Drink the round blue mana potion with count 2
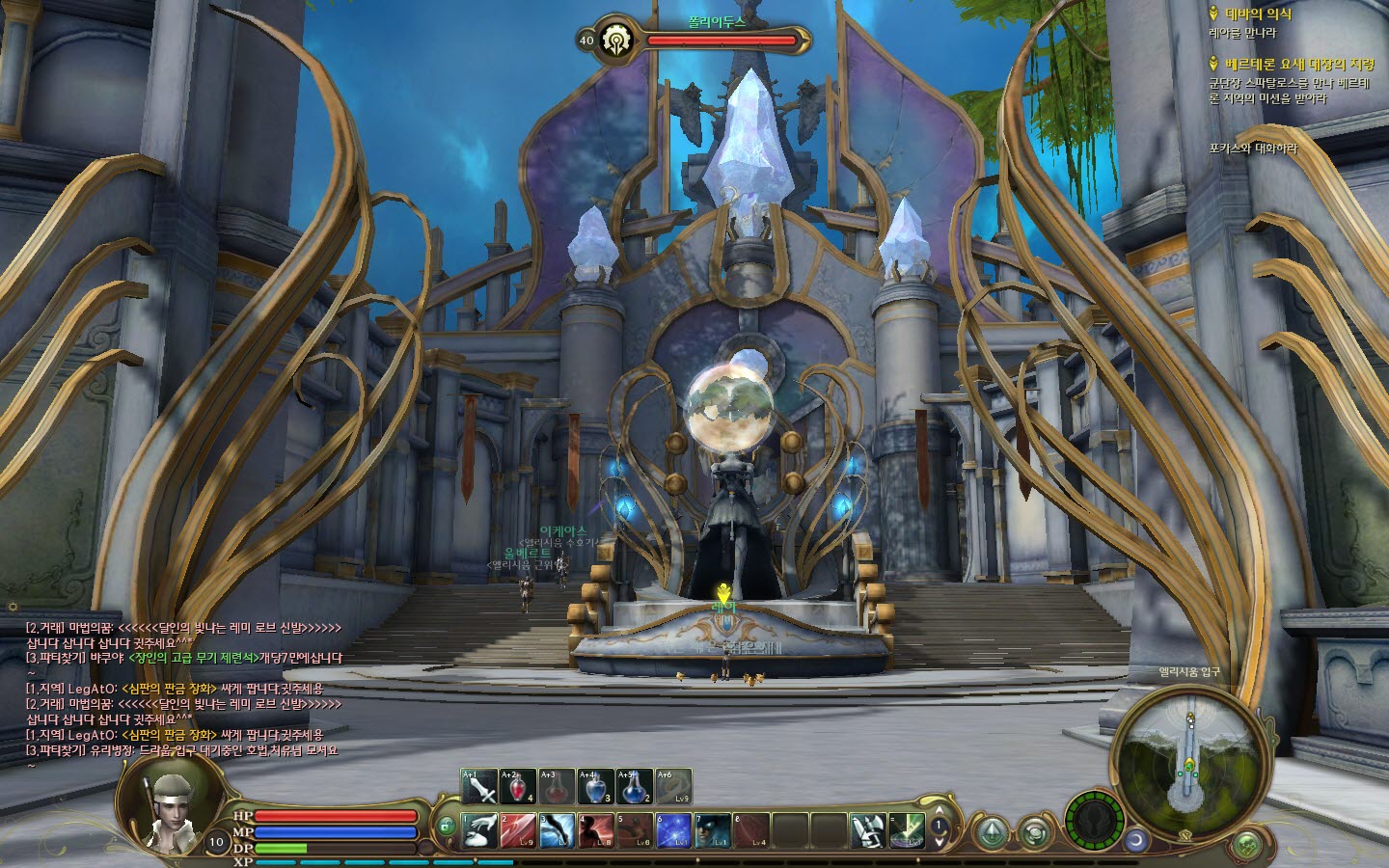The image size is (1389, 868). click(634, 787)
